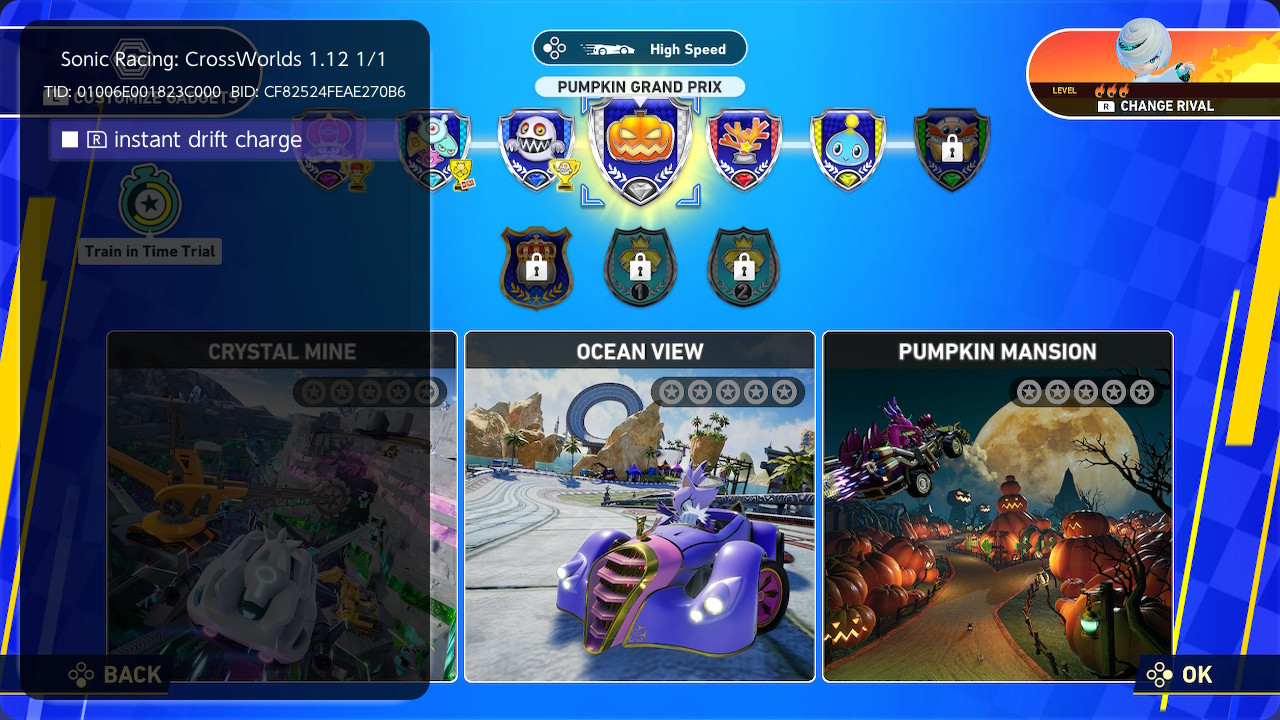
Task: Choose the coral trophy grand prix badge
Action: coord(743,150)
